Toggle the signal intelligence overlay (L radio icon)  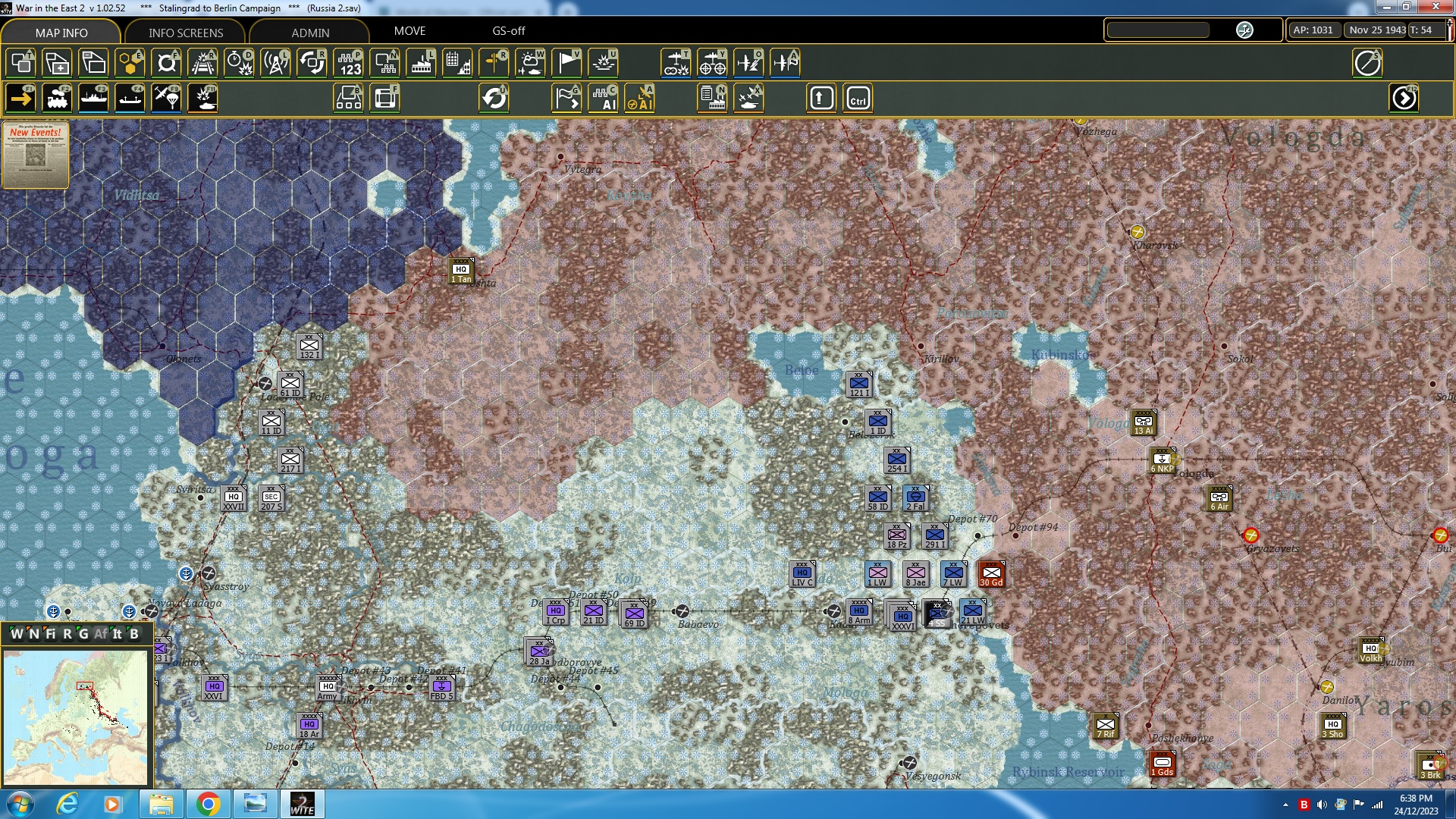click(275, 63)
